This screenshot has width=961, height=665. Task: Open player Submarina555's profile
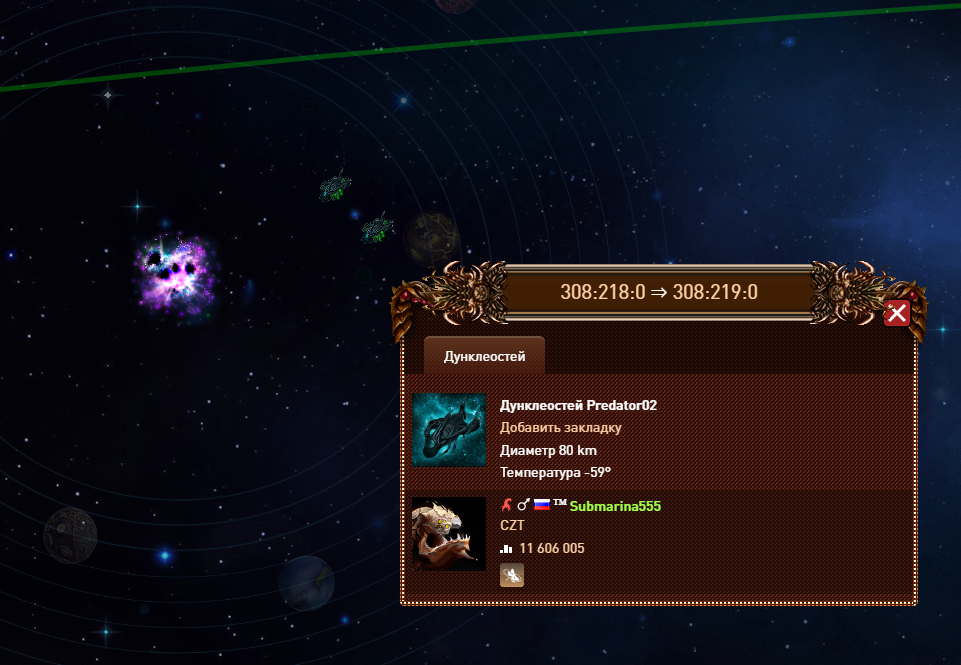(615, 506)
